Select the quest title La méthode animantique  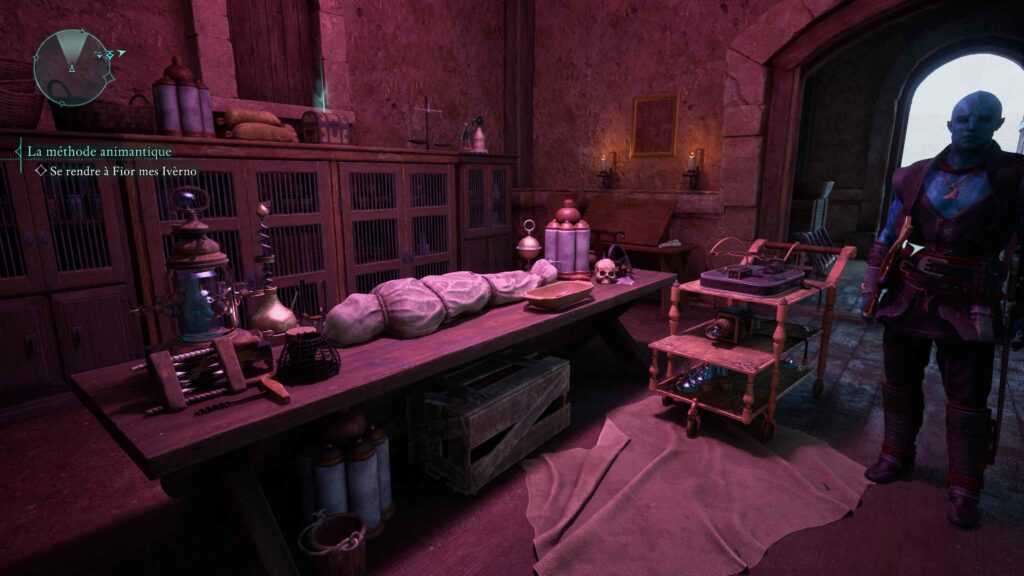tap(99, 151)
